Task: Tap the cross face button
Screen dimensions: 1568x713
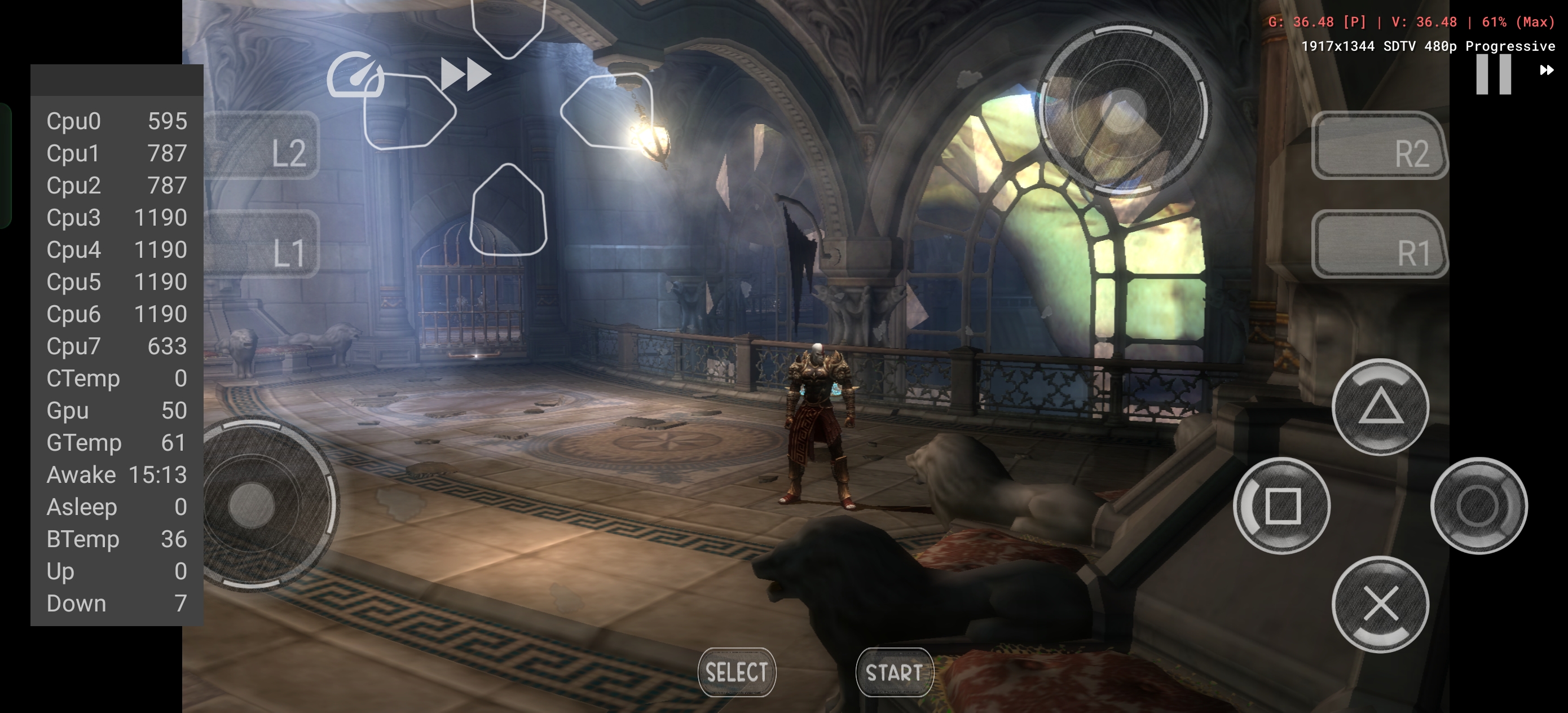Action: [1380, 604]
